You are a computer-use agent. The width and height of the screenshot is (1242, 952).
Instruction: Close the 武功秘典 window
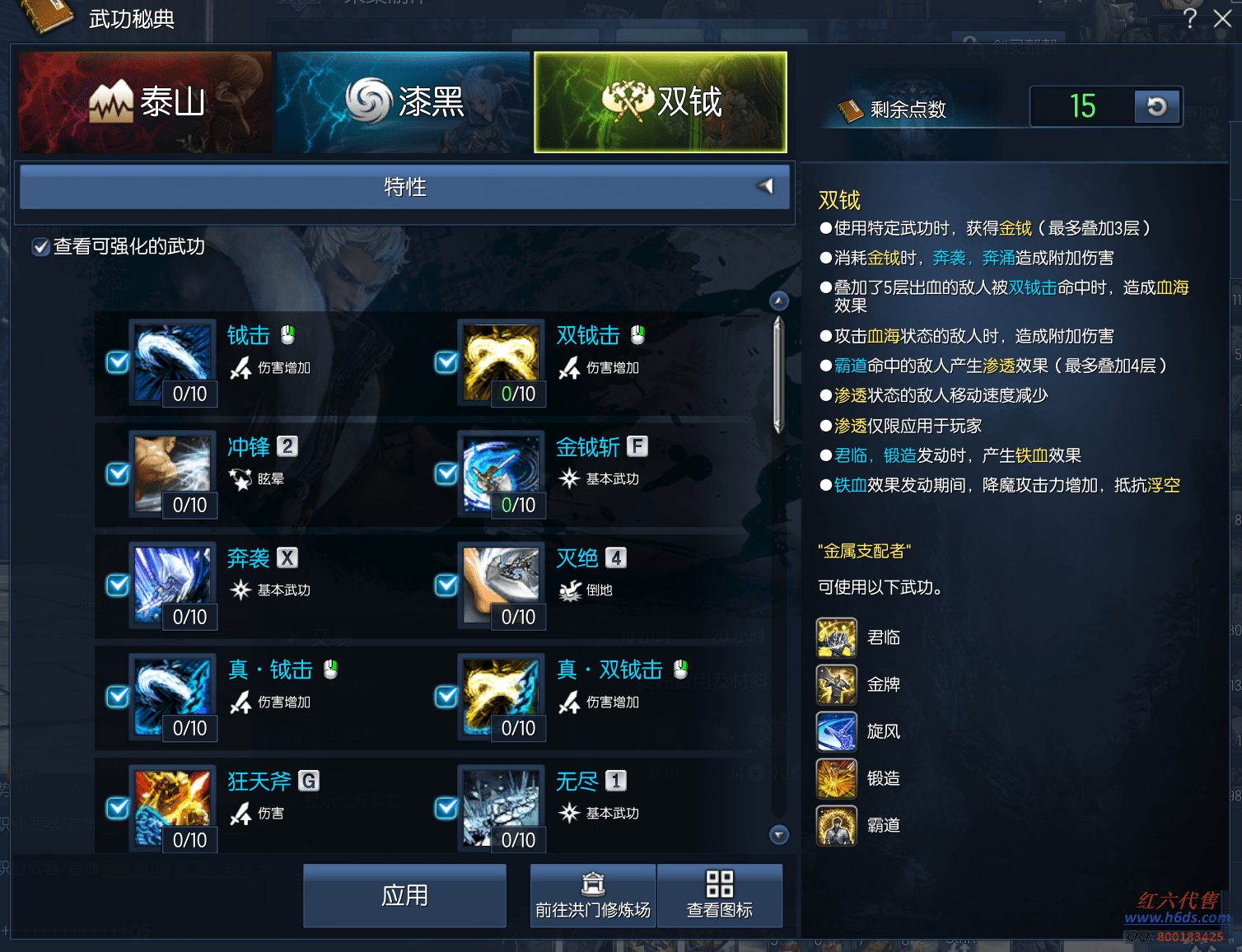[x=1222, y=18]
